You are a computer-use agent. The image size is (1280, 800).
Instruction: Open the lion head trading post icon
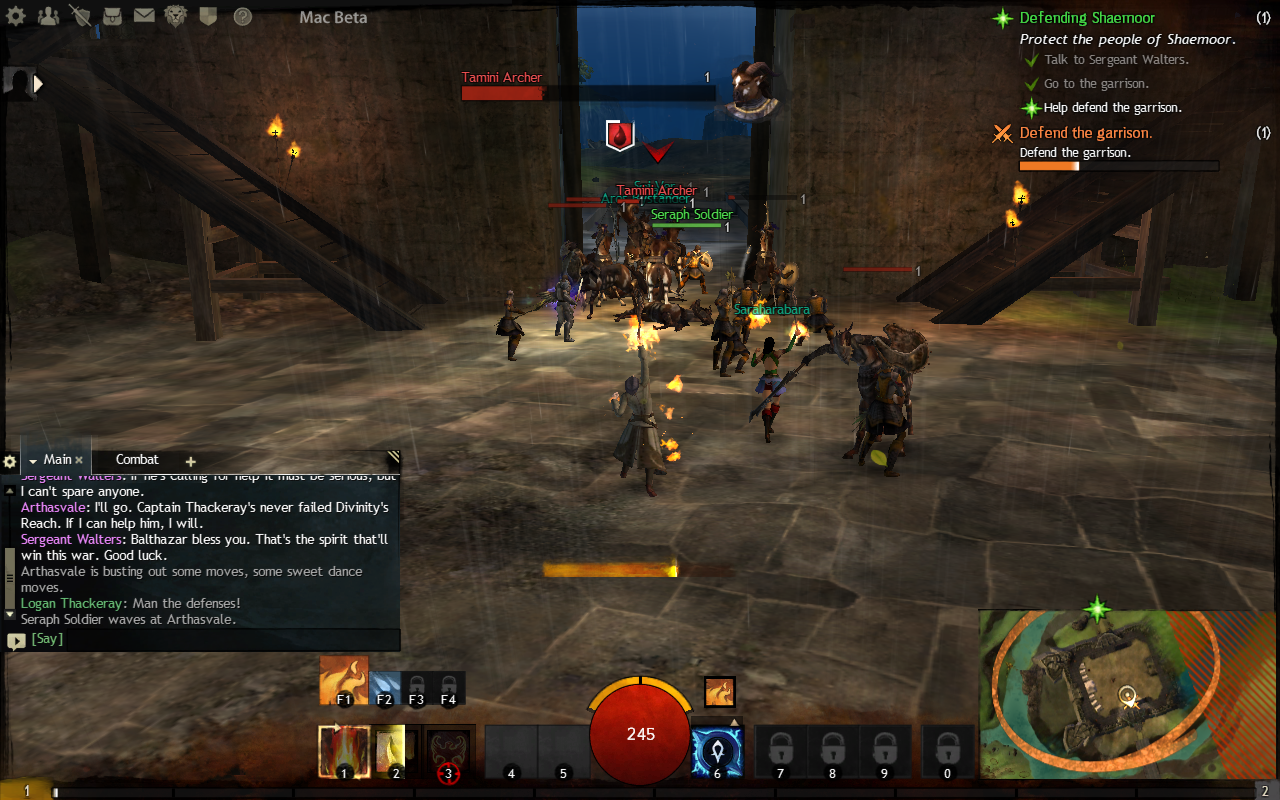click(177, 16)
